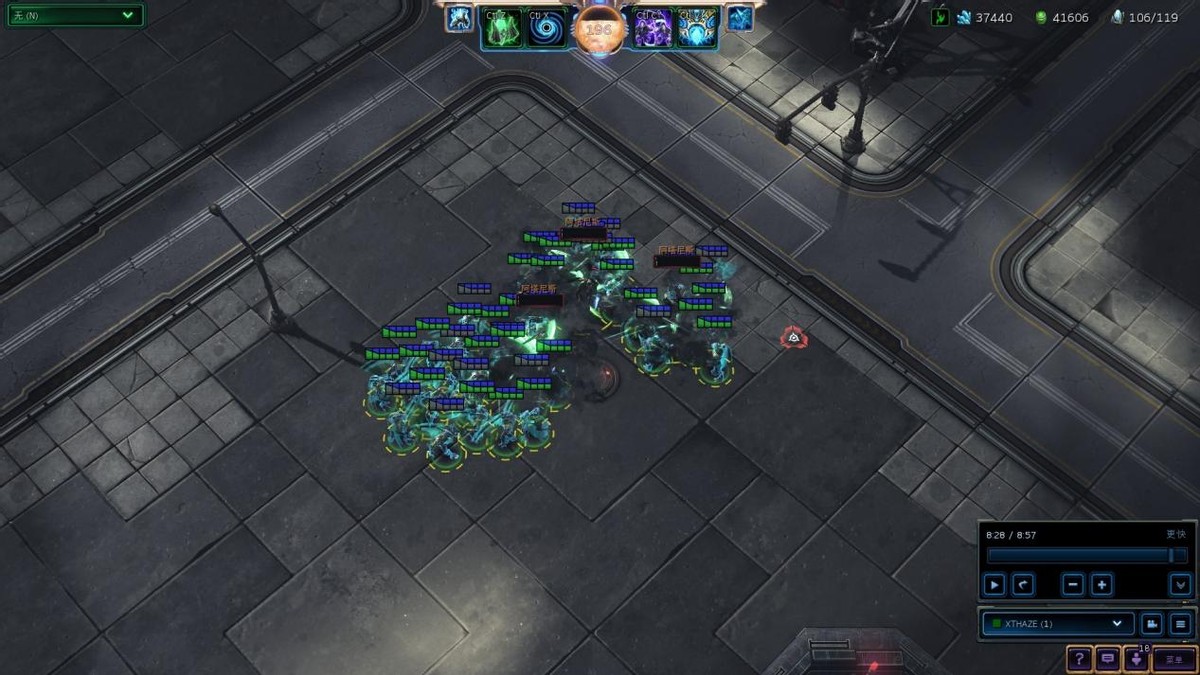Screen dimensions: 1200x675
Task: Play the replay
Action: click(x=994, y=585)
